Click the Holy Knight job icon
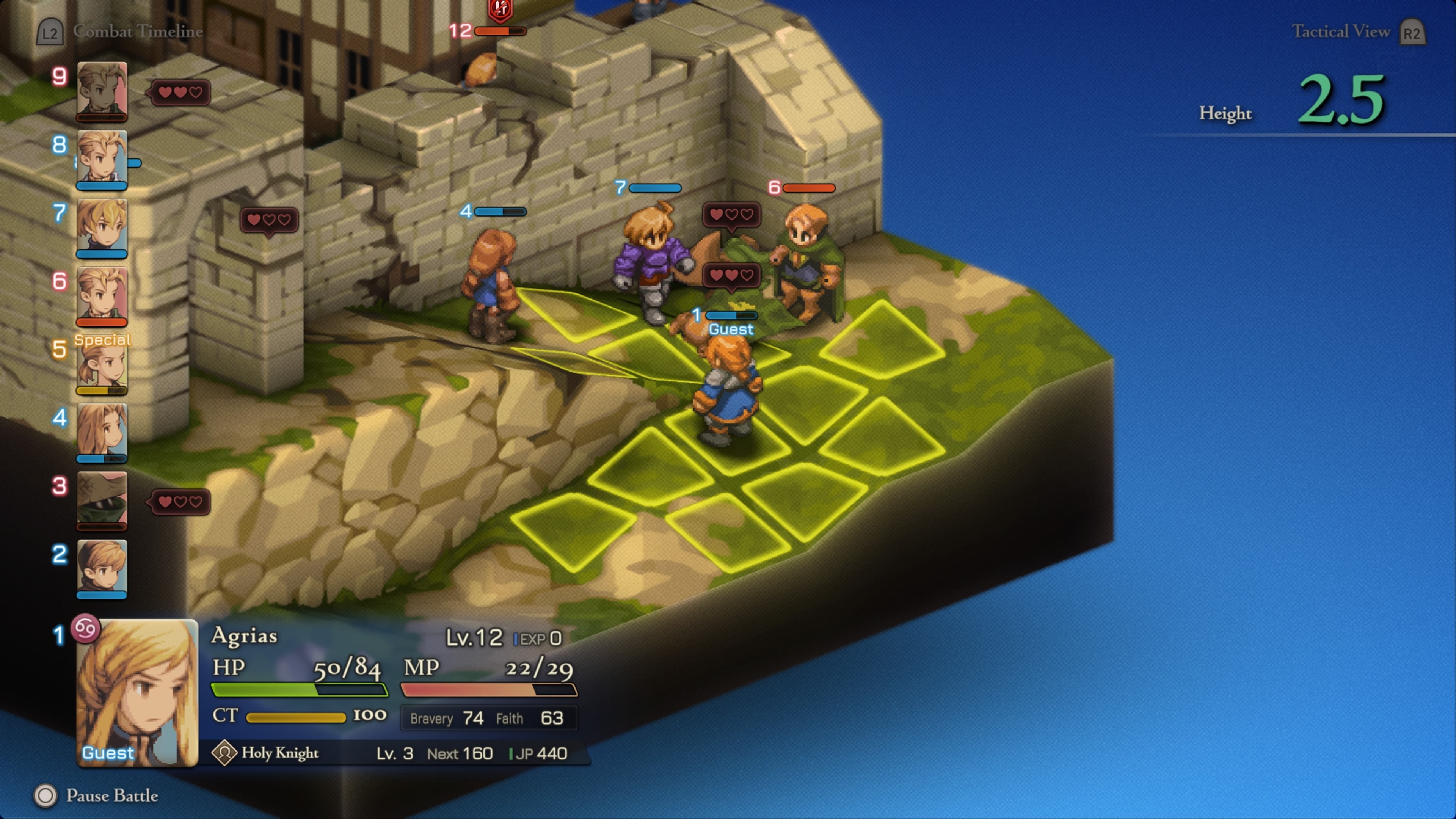Image resolution: width=1456 pixels, height=819 pixels. 224,753
